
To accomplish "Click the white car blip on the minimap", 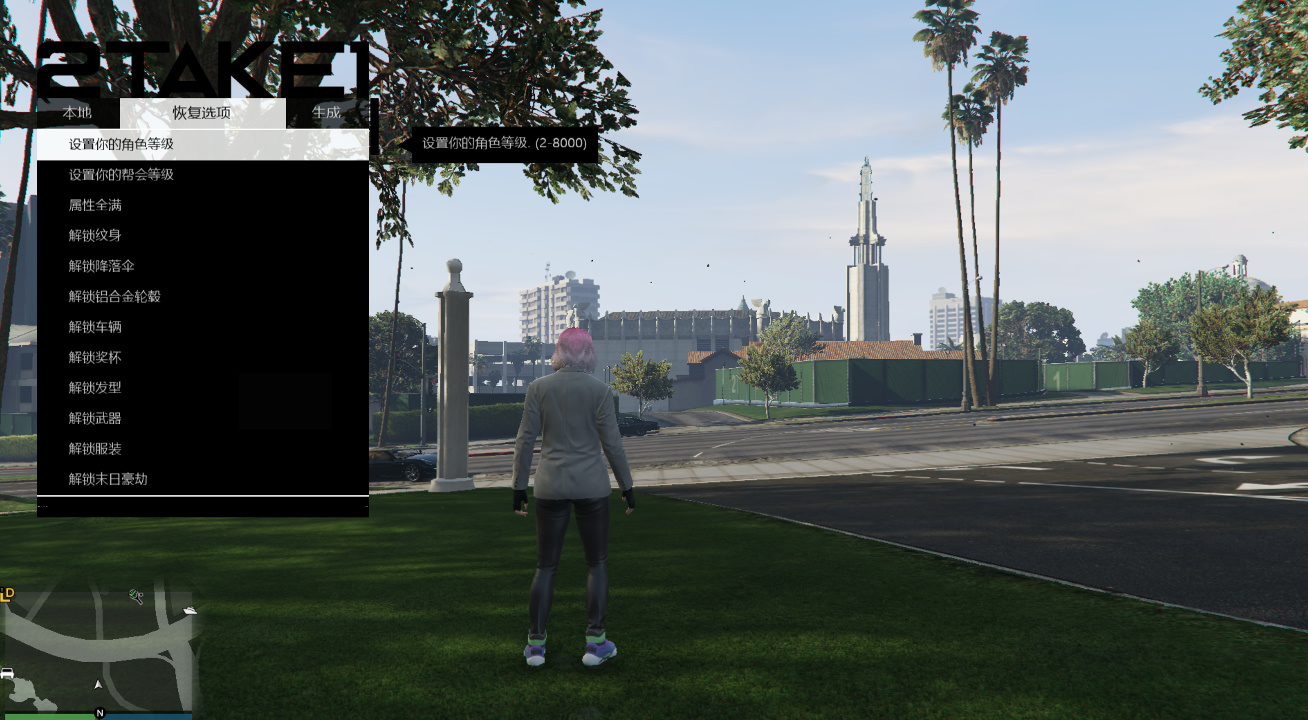I will 6,672.
